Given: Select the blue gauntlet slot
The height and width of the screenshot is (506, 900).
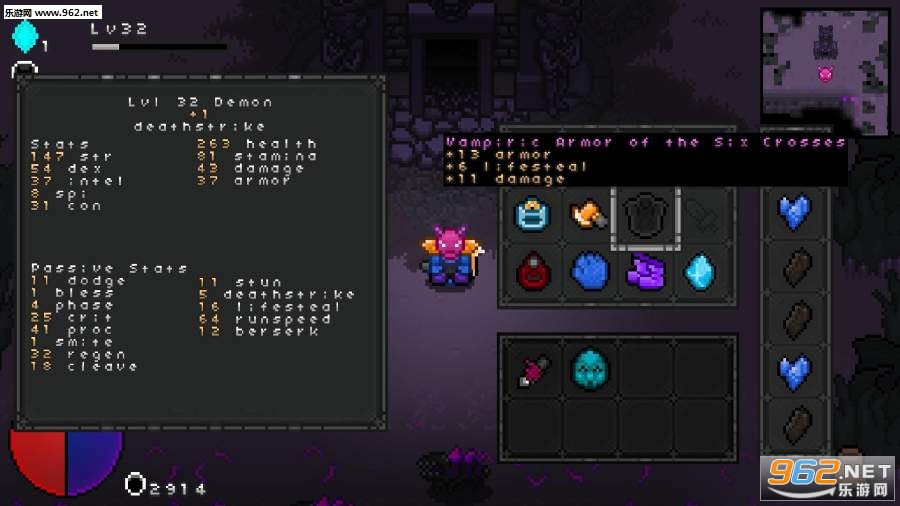Looking at the screenshot, I should (588, 272).
